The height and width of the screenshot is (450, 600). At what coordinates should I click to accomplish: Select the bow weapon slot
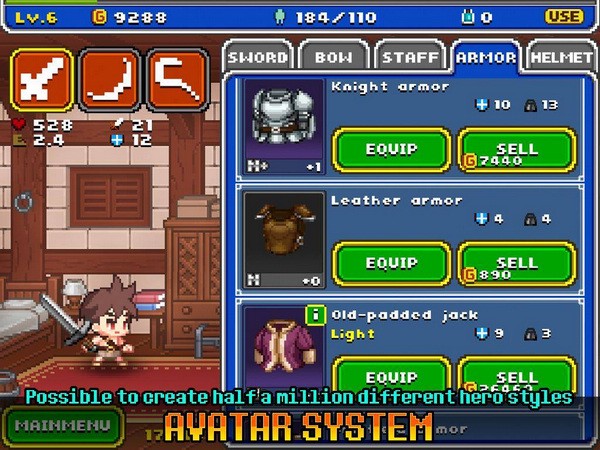109,80
